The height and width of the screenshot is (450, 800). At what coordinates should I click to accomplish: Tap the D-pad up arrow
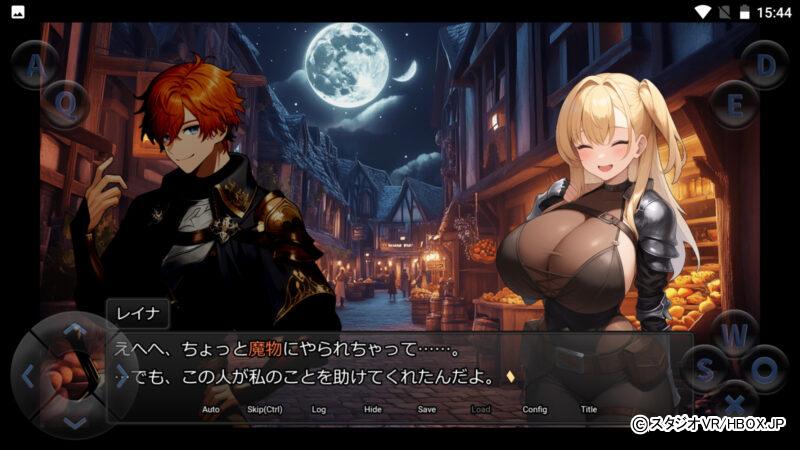point(75,330)
